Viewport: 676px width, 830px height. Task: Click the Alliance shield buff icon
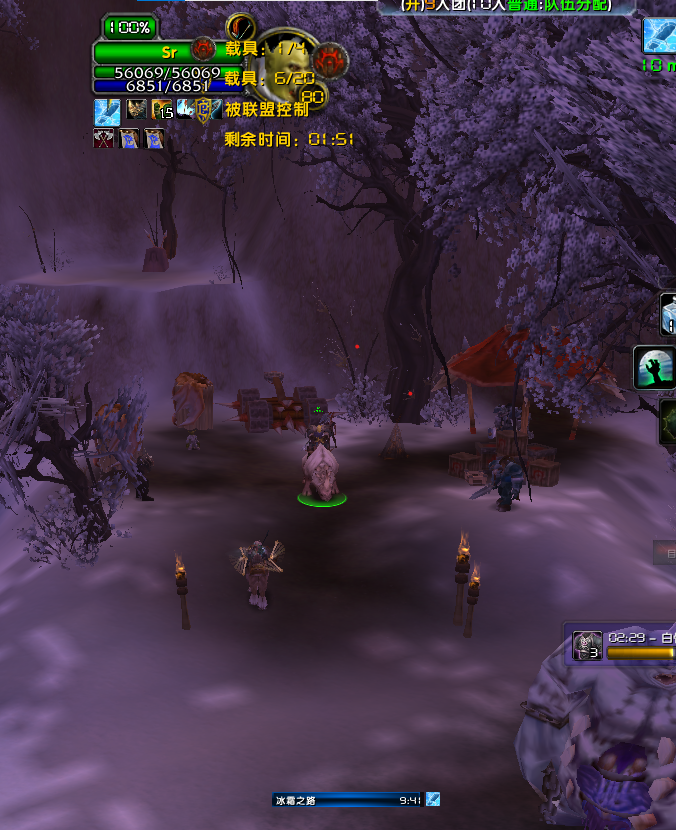coord(207,109)
